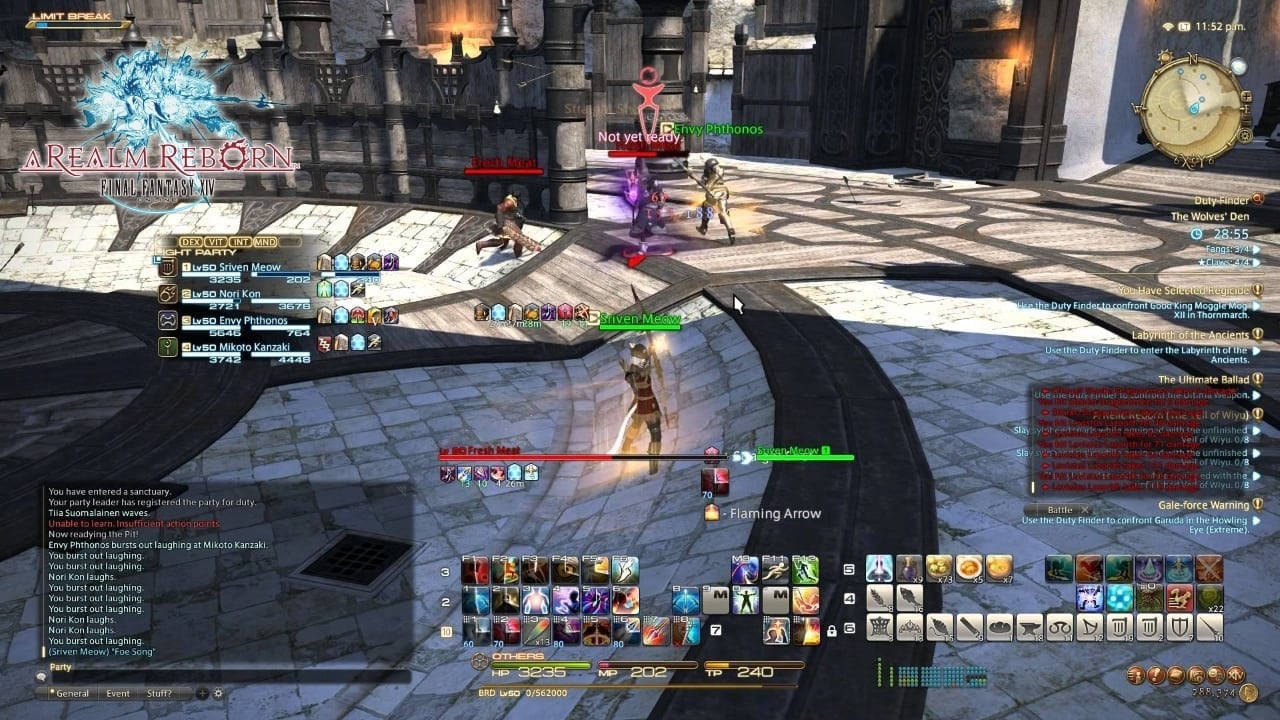Open the XIV system menu button
This screenshot has height=720, width=1280.
(1235, 675)
